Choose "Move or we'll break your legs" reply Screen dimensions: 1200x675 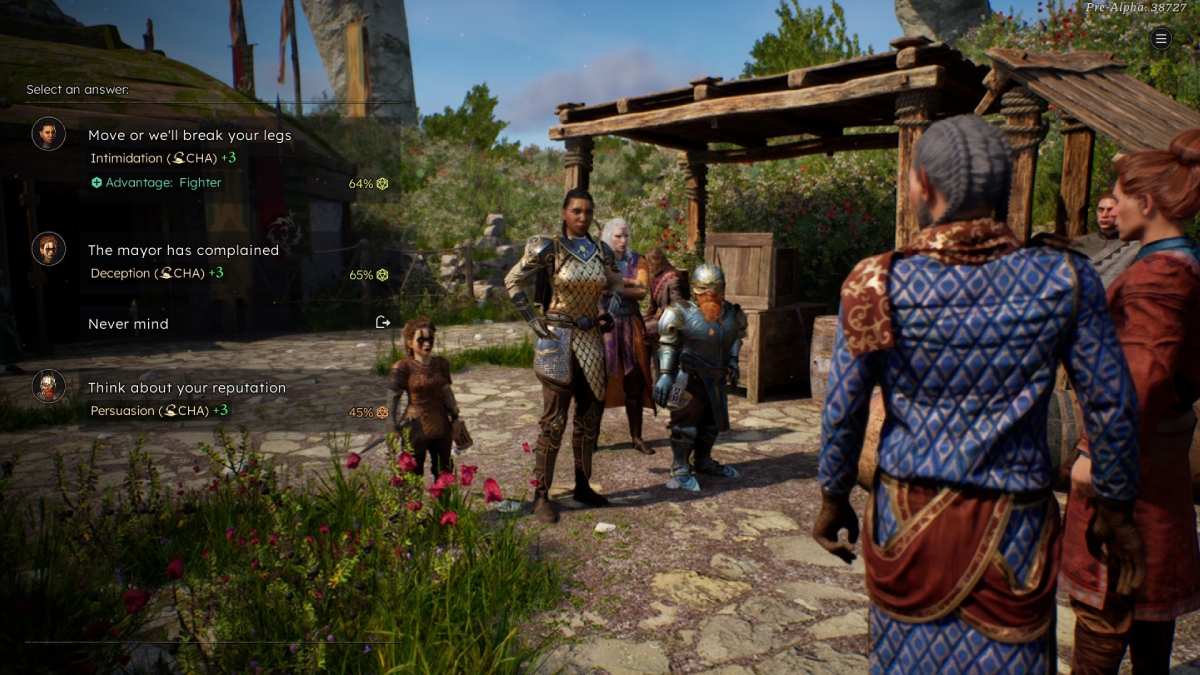[190, 136]
